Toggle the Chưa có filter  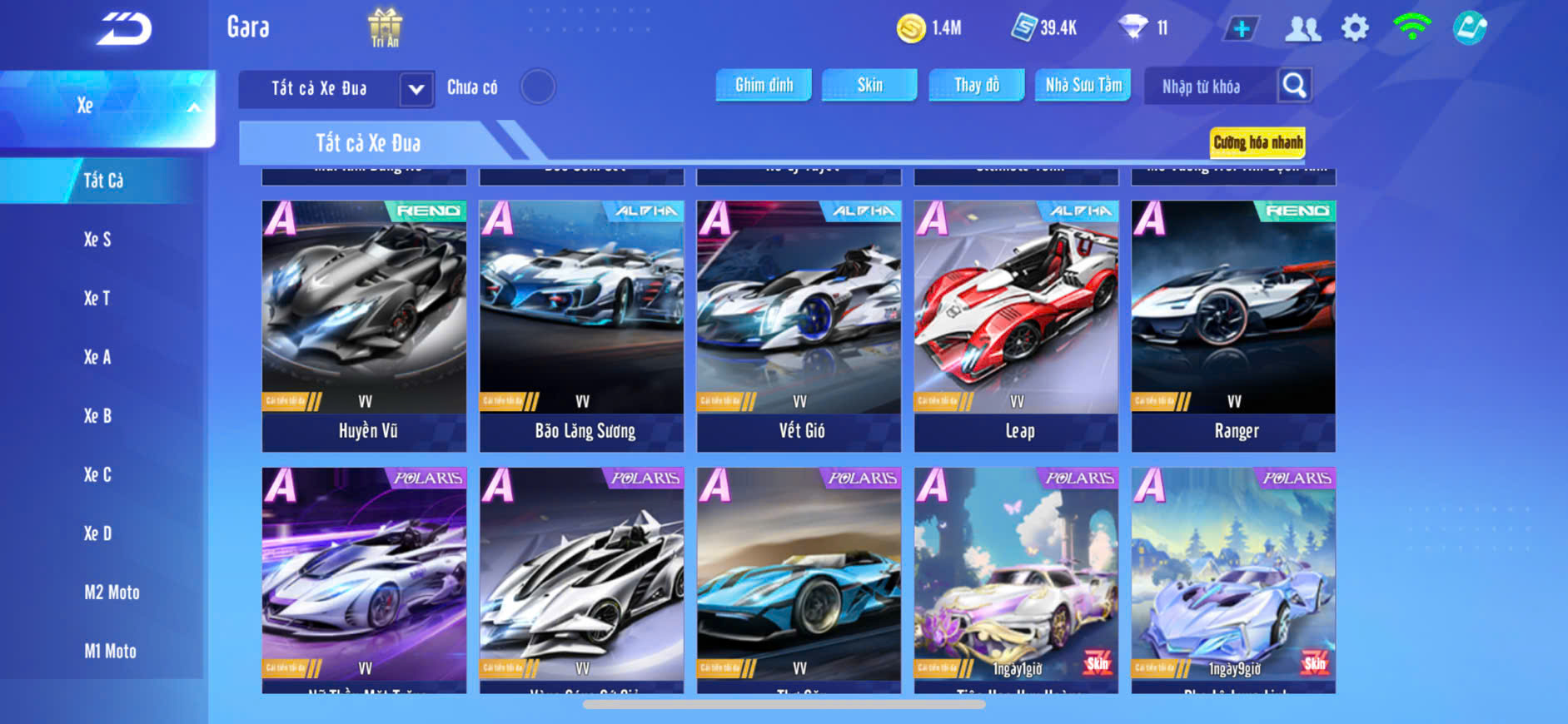click(538, 87)
